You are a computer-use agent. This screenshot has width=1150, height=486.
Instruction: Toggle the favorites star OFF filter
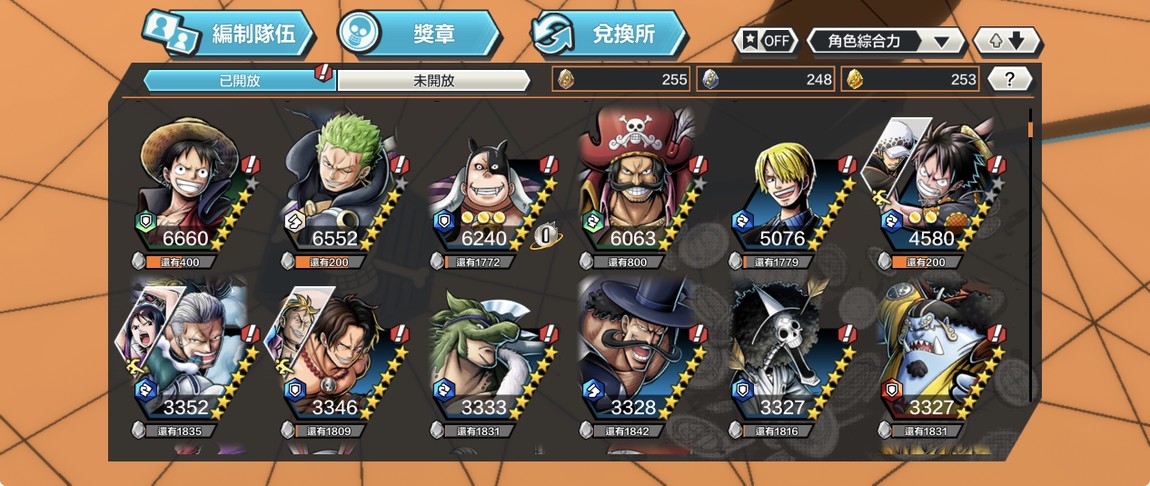766,41
